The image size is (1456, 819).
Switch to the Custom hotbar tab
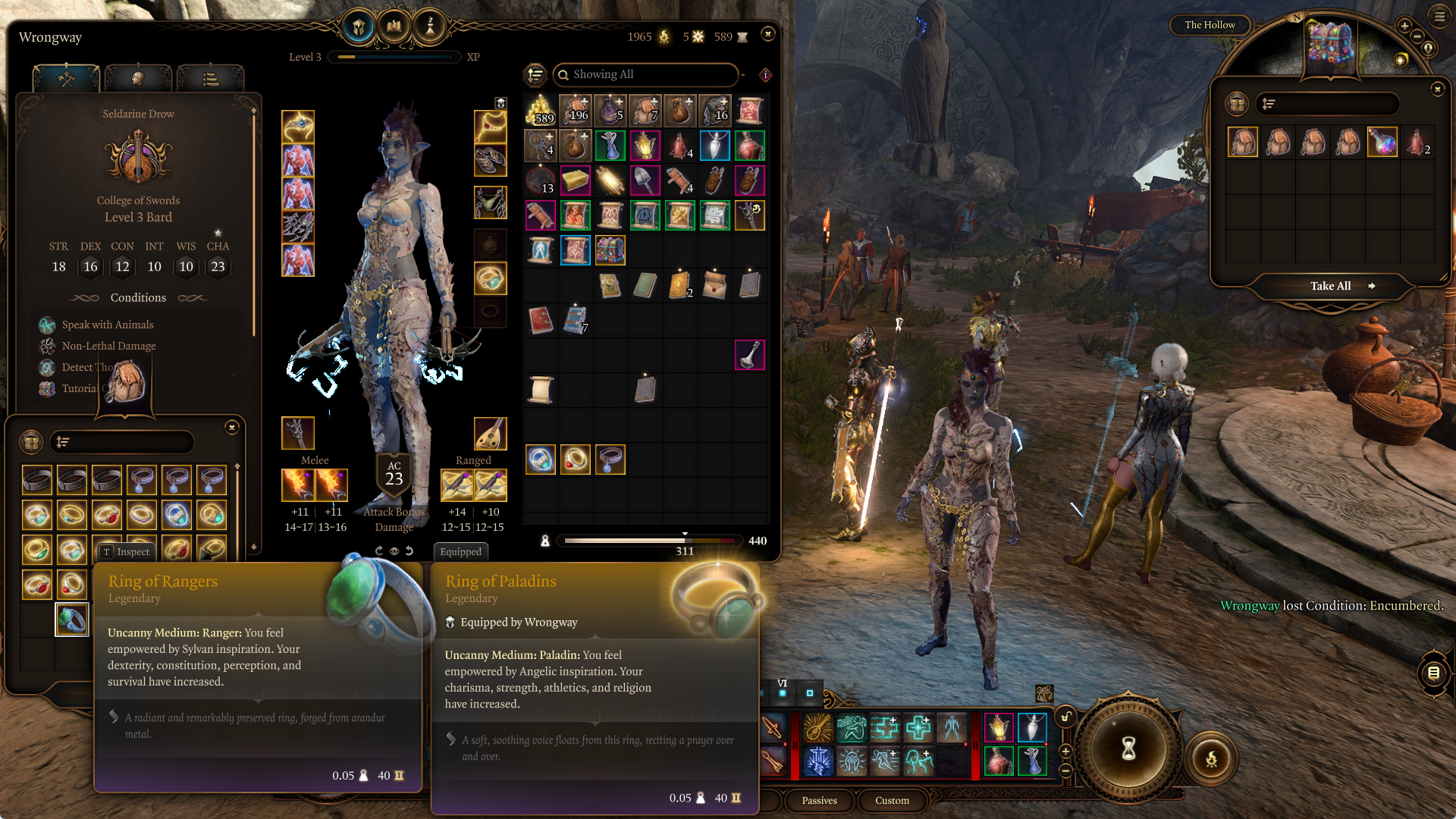click(x=892, y=800)
